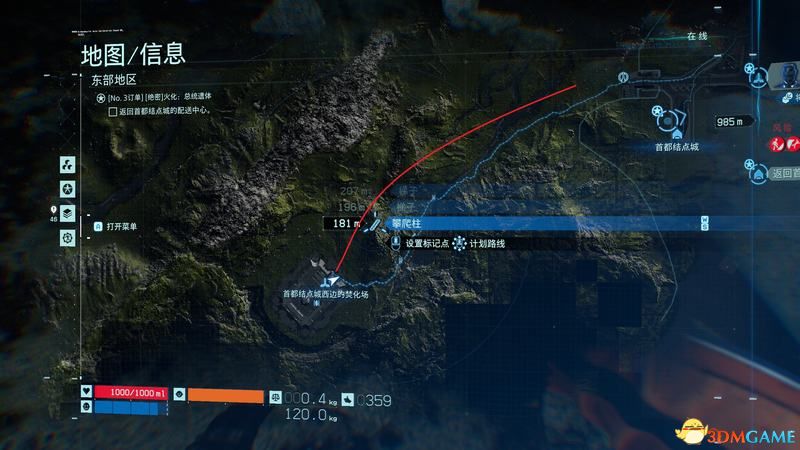Screen dimensions: 800x450
Task: Open the gear icon in the left sidebar
Action: 66,237
